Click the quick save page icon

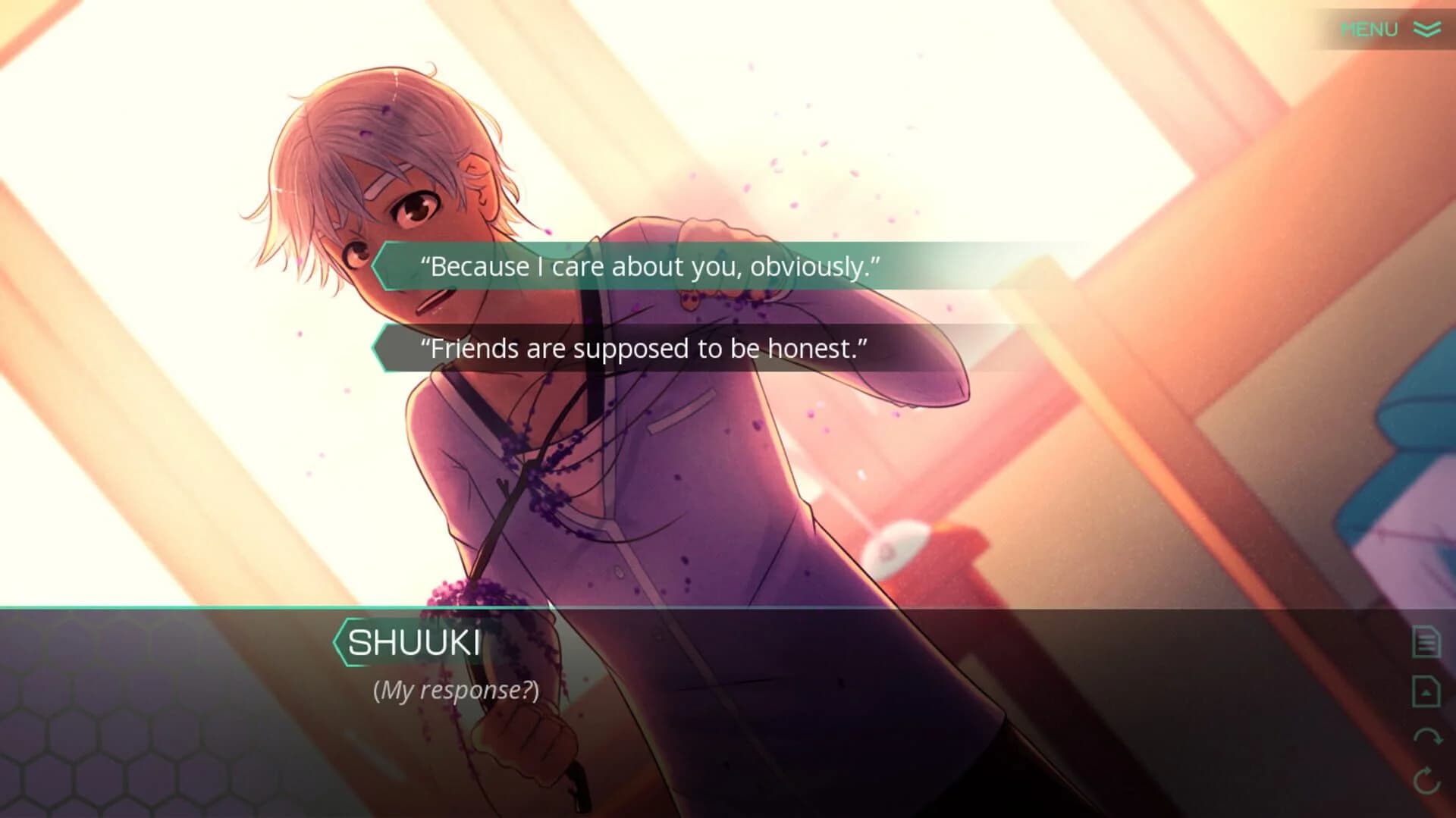[1425, 692]
